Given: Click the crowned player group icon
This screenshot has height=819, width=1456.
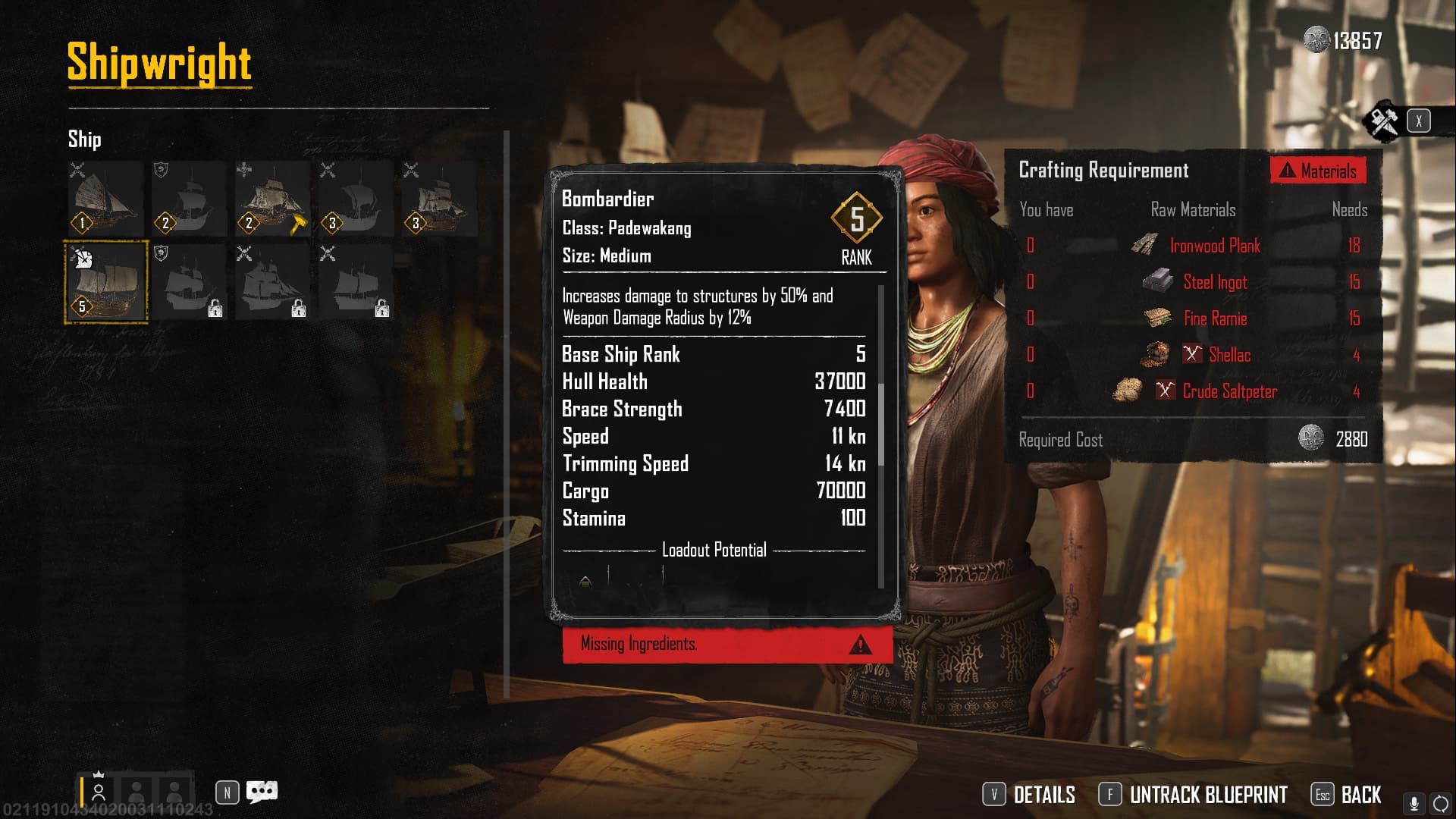Looking at the screenshot, I should (x=99, y=790).
